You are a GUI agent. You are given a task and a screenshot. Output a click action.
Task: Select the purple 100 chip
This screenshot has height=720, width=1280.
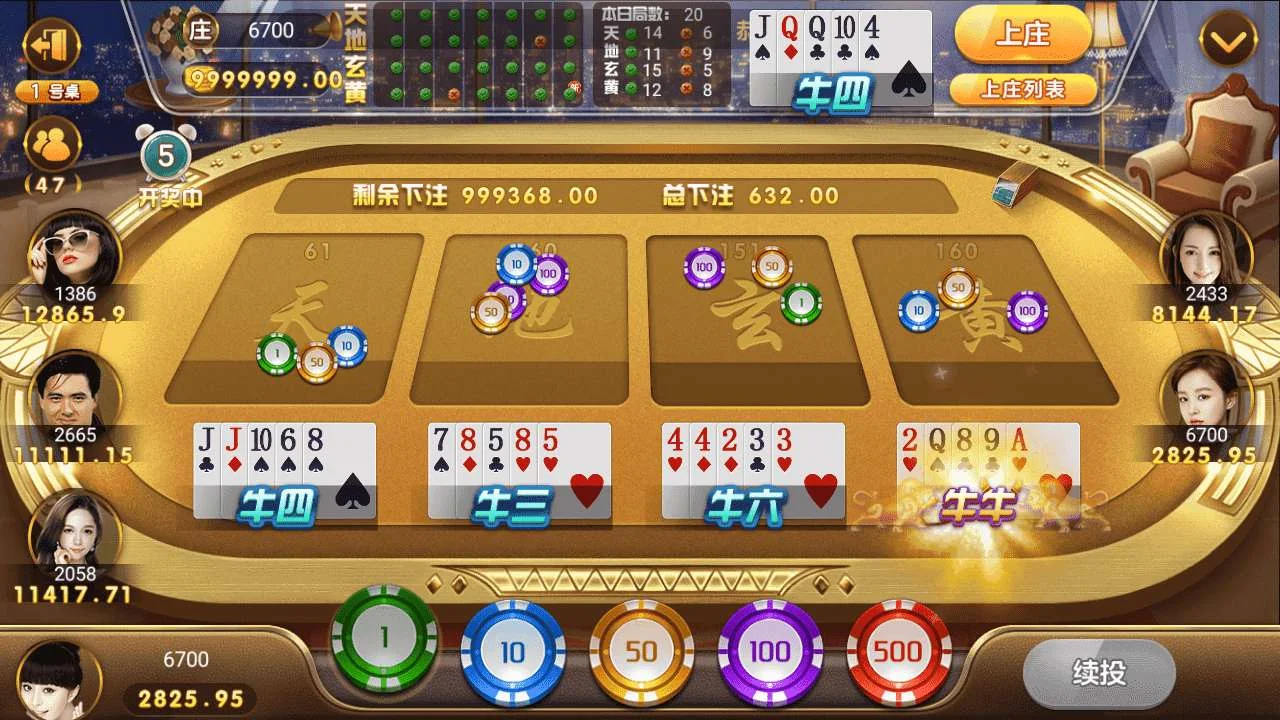point(768,649)
